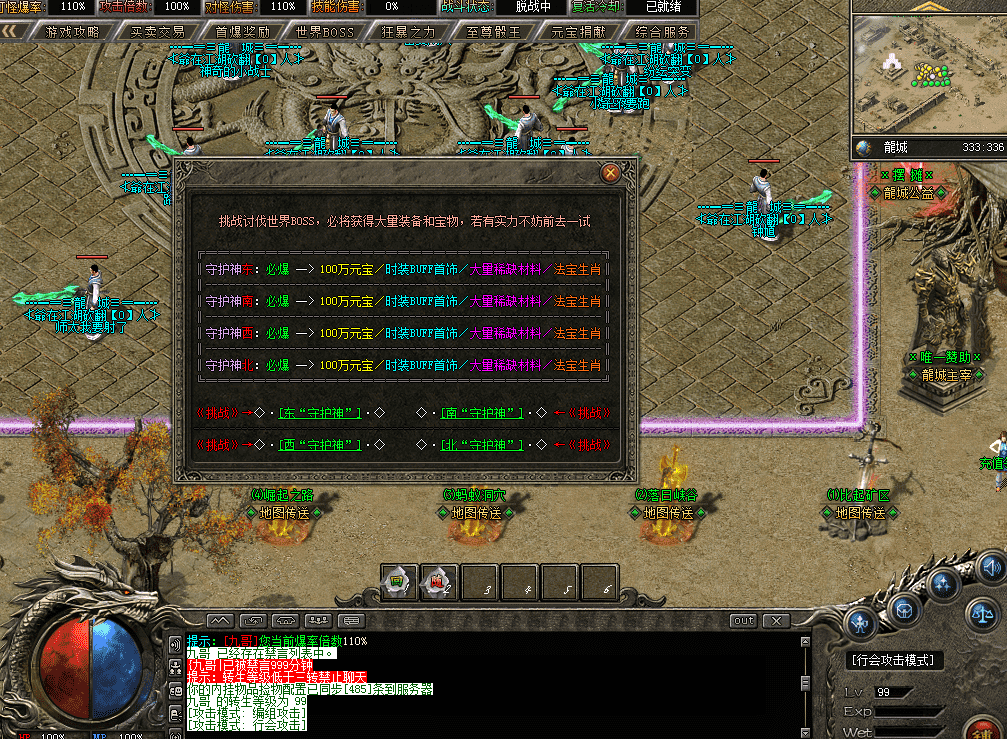Show the 首爆奖励 menu
The image size is (1007, 739).
click(242, 31)
